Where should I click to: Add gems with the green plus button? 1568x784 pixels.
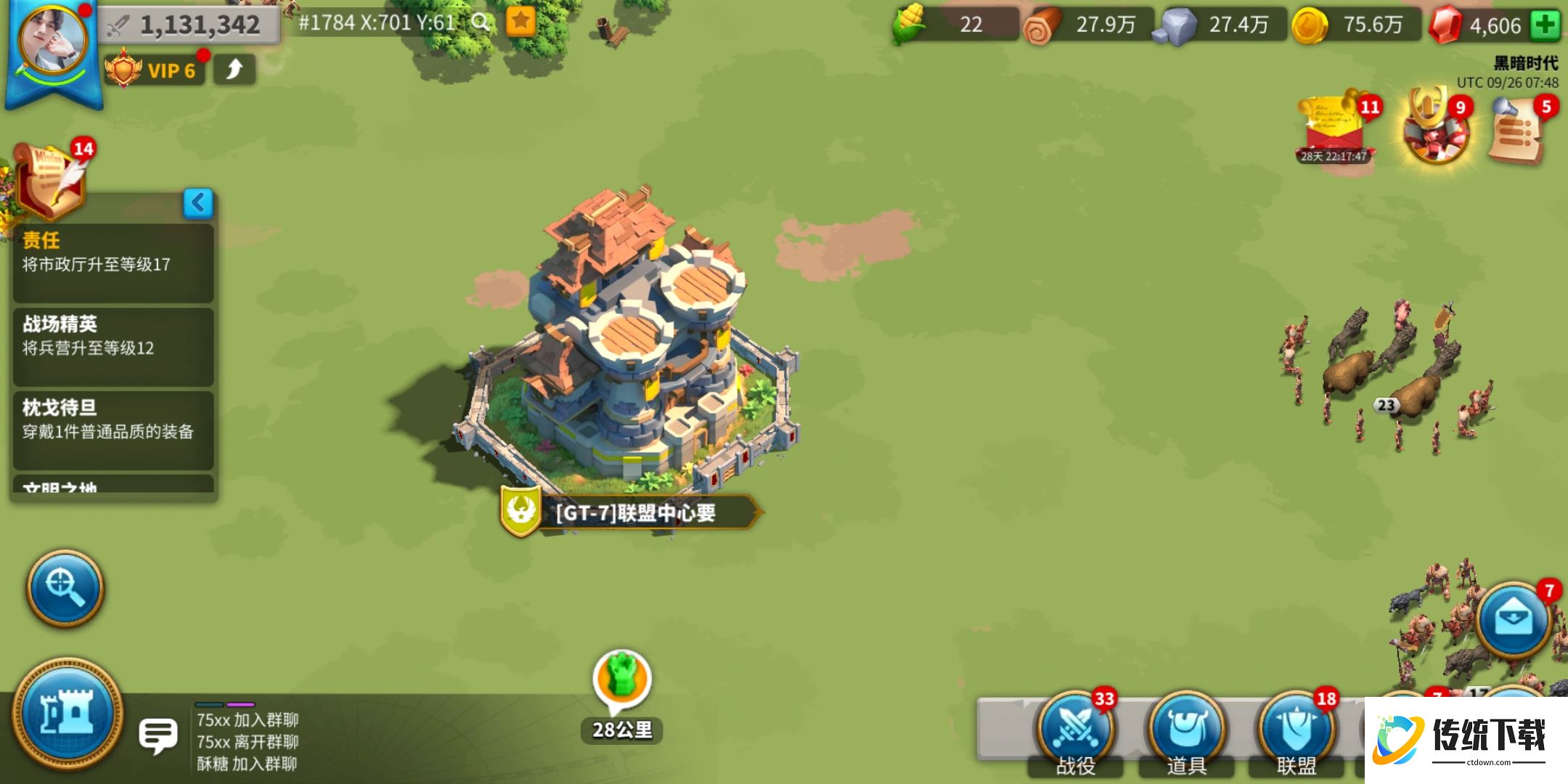click(1545, 25)
